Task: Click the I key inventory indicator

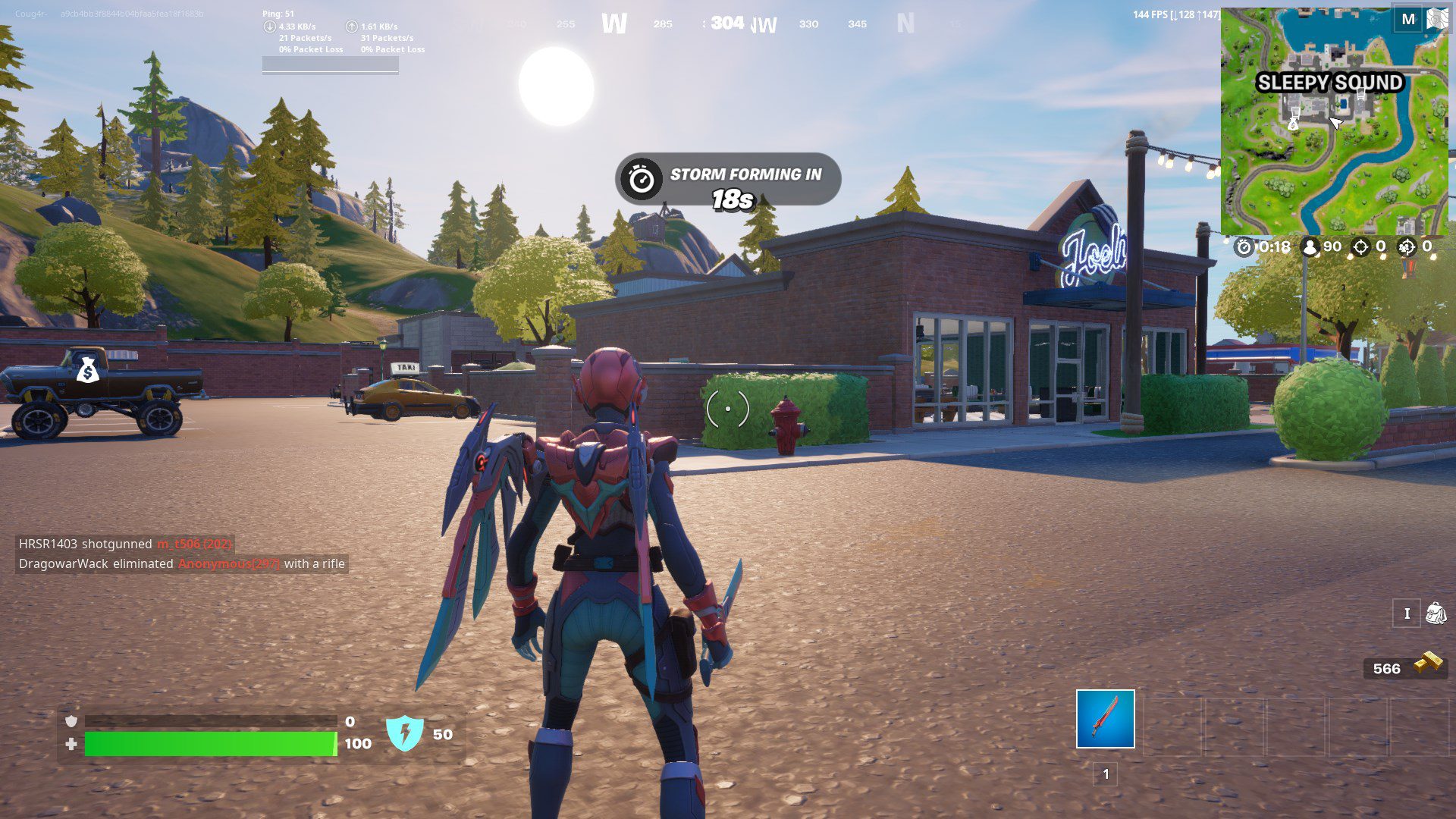Action: pos(1407,612)
